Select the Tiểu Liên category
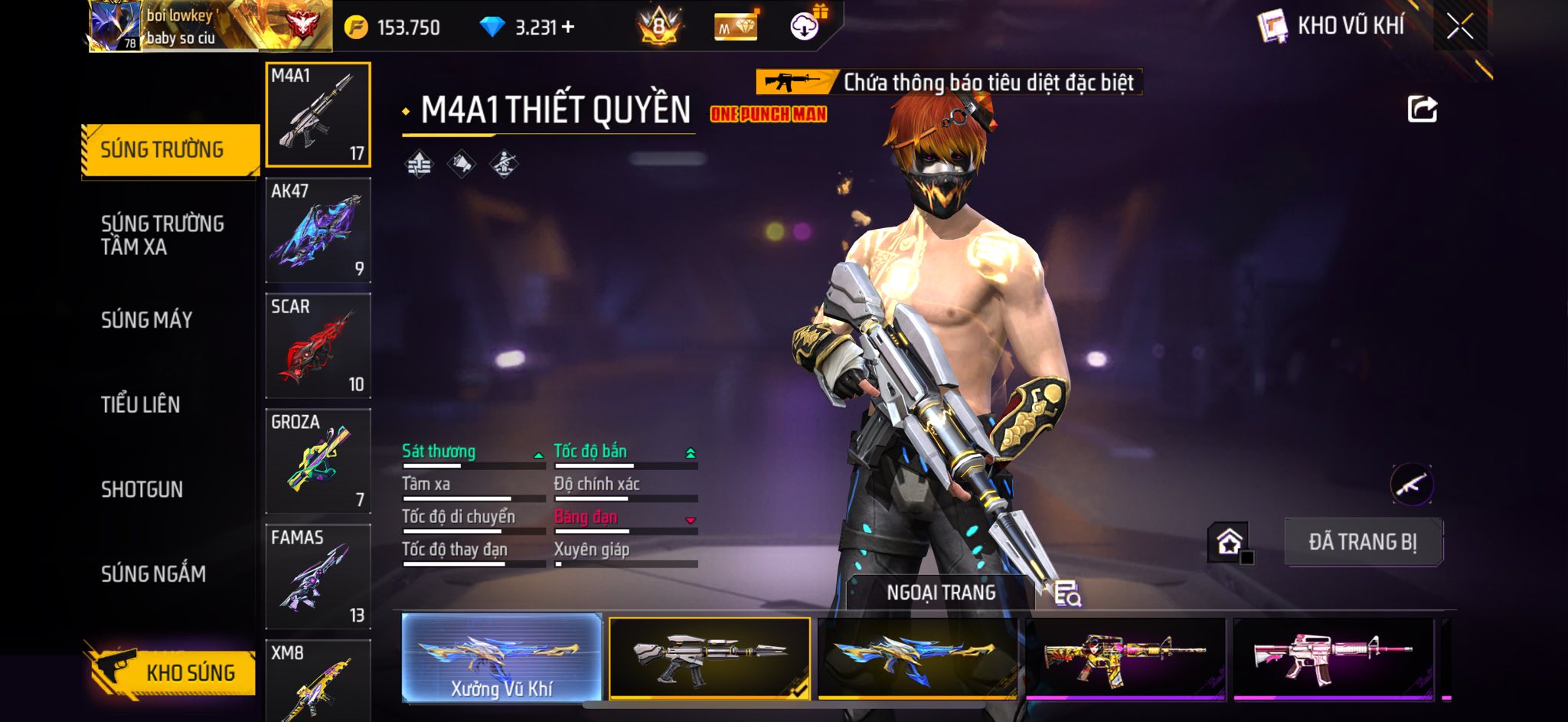This screenshot has height=722, width=1568. [141, 405]
